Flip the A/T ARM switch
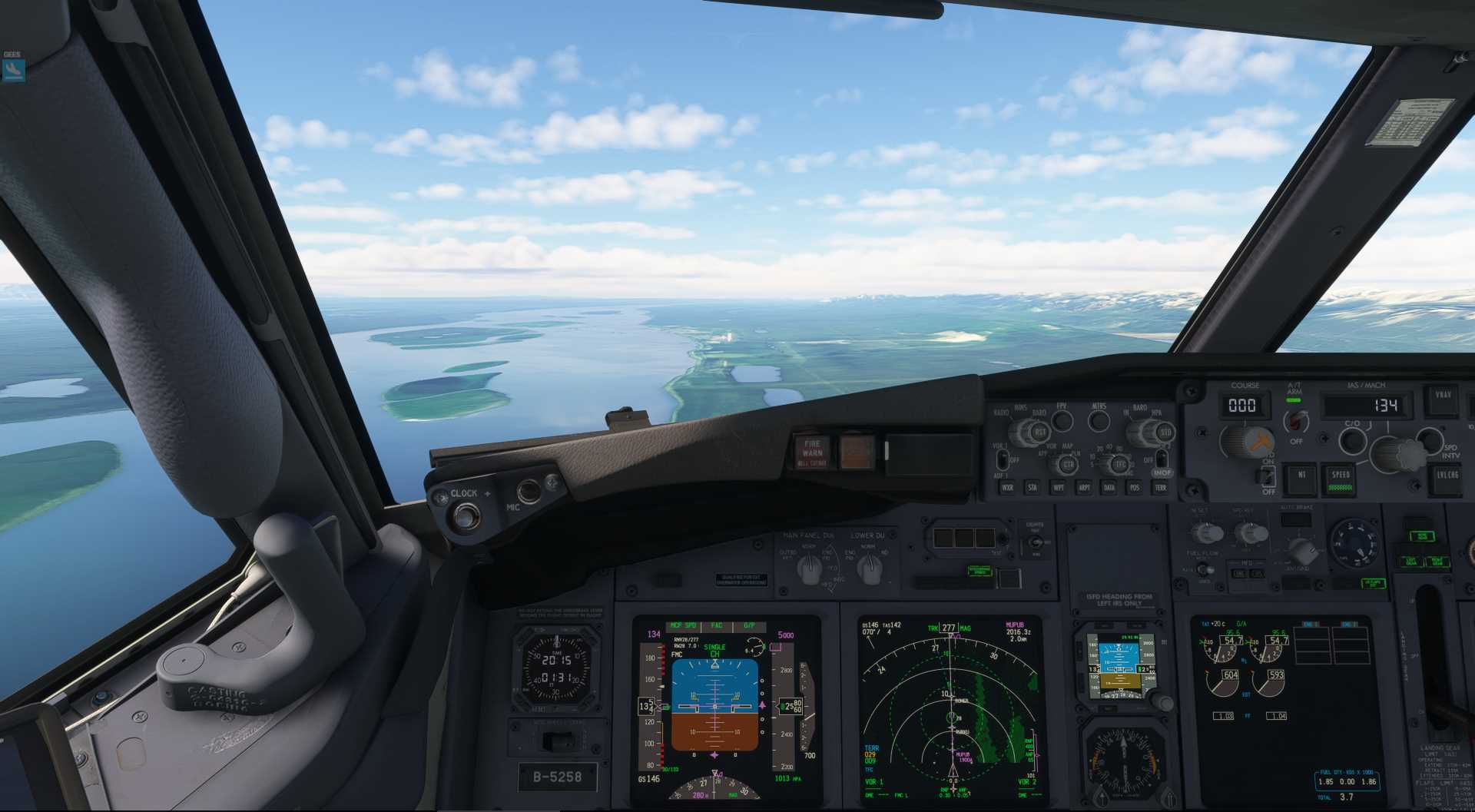Image resolution: width=1475 pixels, height=812 pixels. (x=1296, y=421)
